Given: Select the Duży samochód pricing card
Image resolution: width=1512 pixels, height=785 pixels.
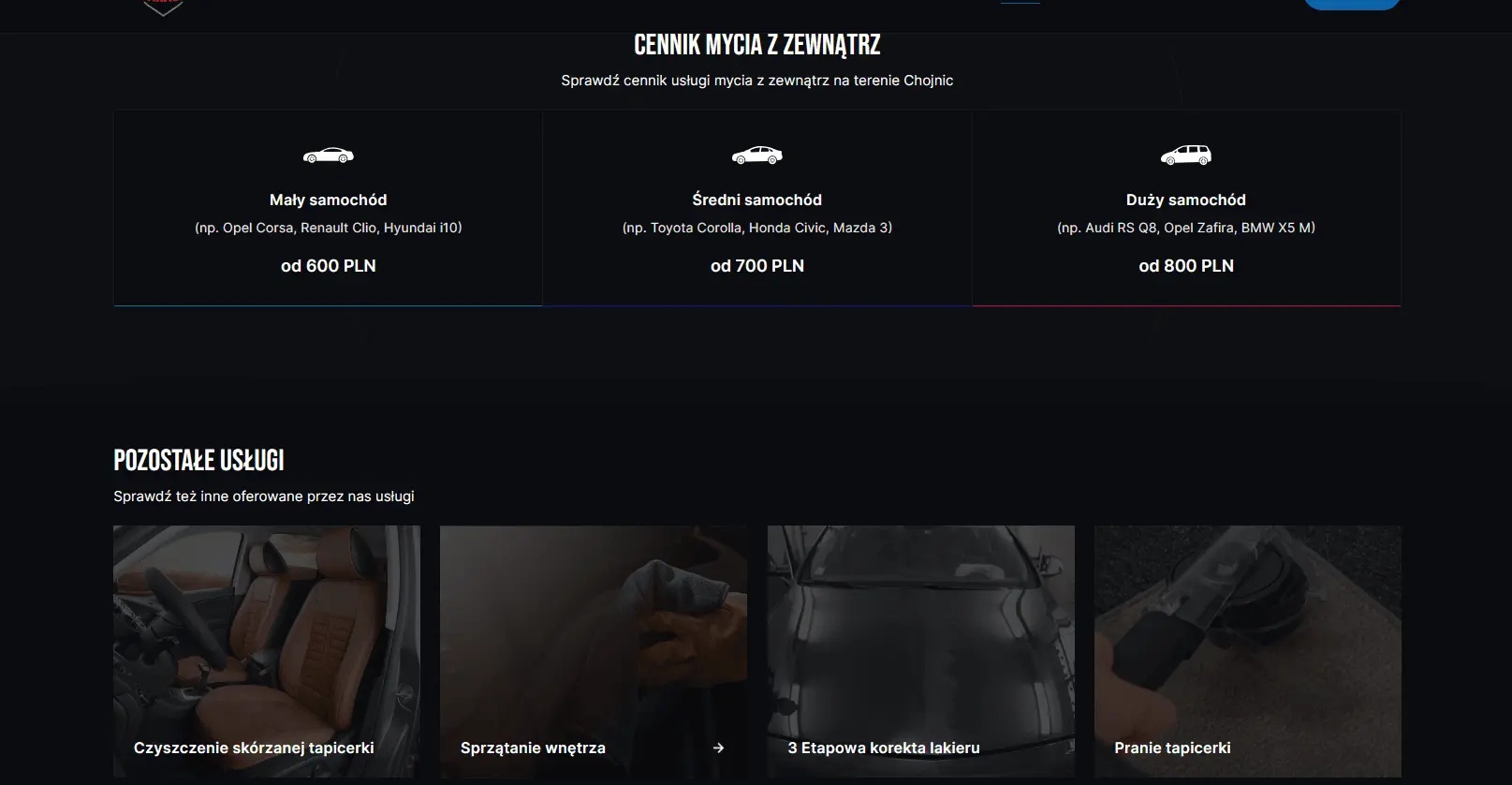Looking at the screenshot, I should tap(1186, 208).
